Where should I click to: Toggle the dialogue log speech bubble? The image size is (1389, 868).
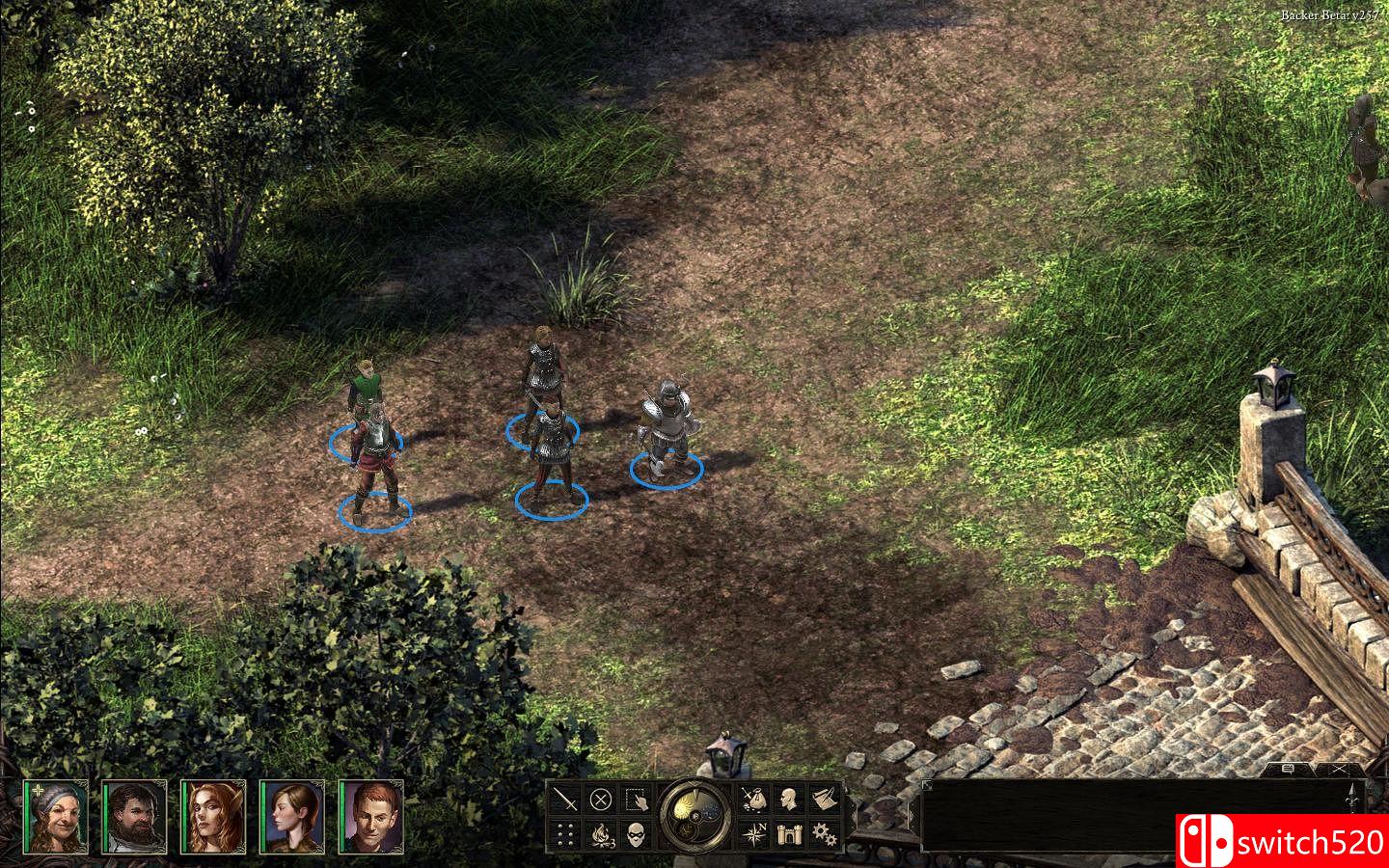(1288, 769)
